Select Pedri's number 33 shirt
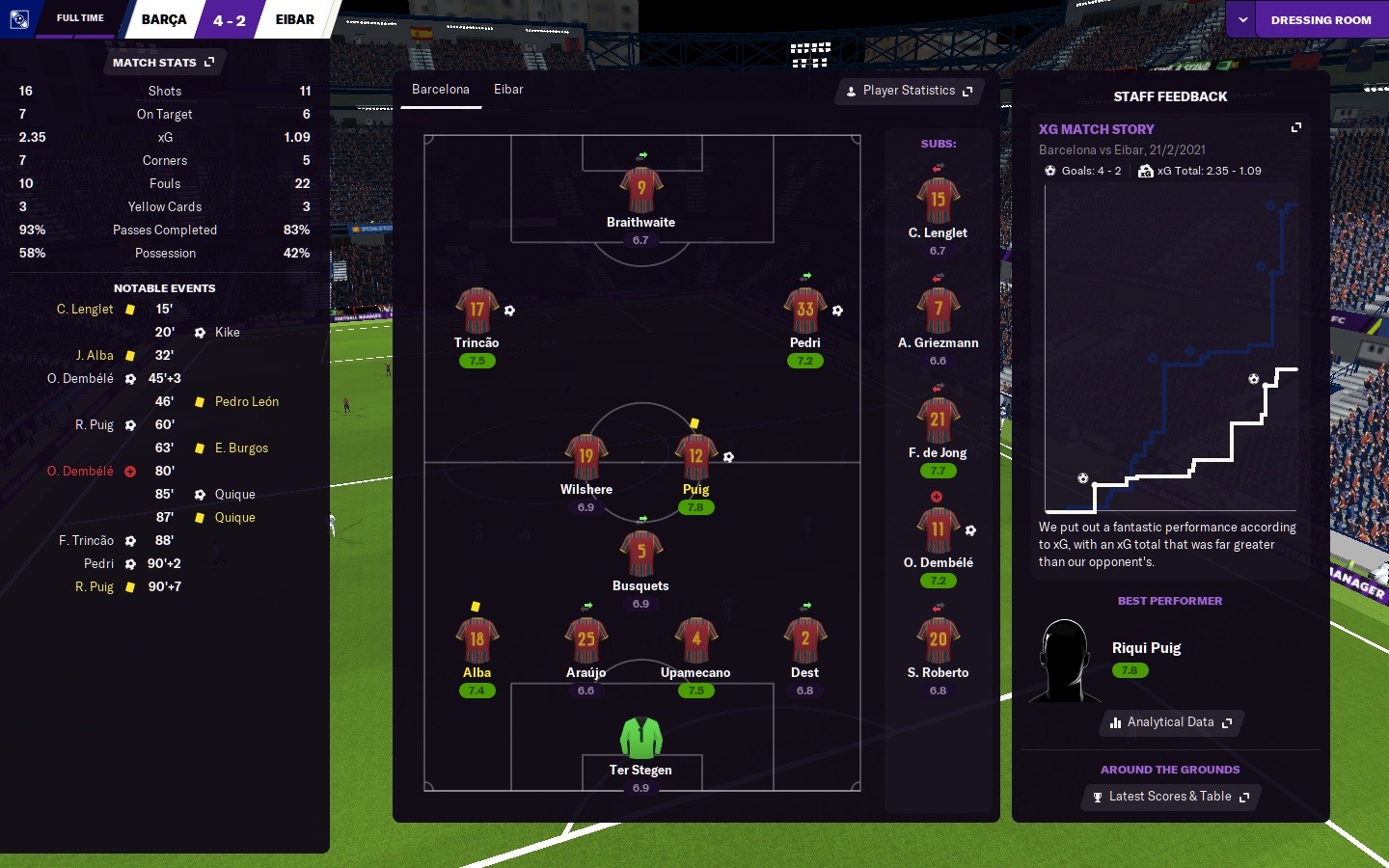 coord(804,311)
